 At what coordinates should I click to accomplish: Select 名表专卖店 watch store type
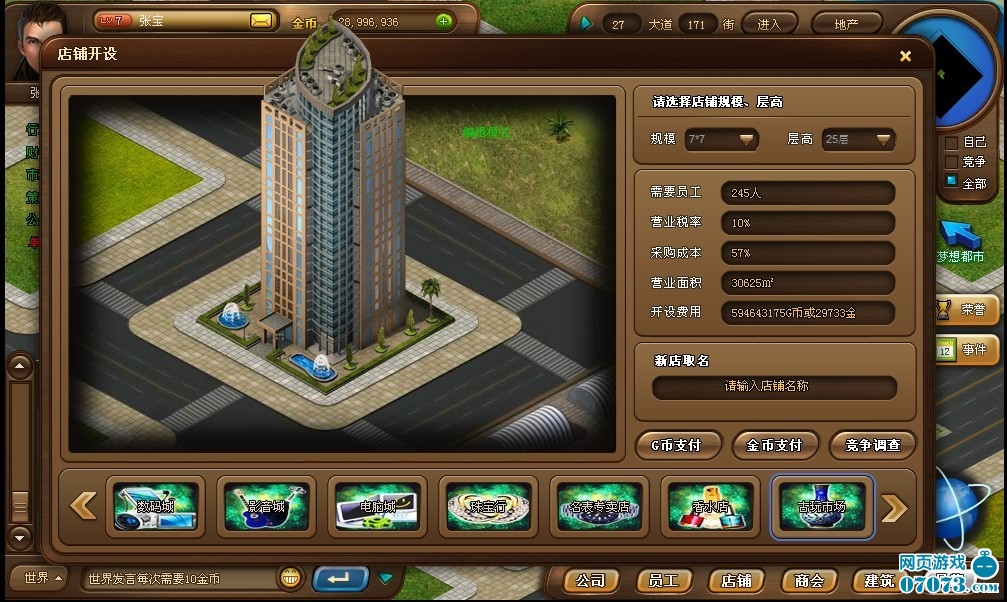tap(599, 506)
